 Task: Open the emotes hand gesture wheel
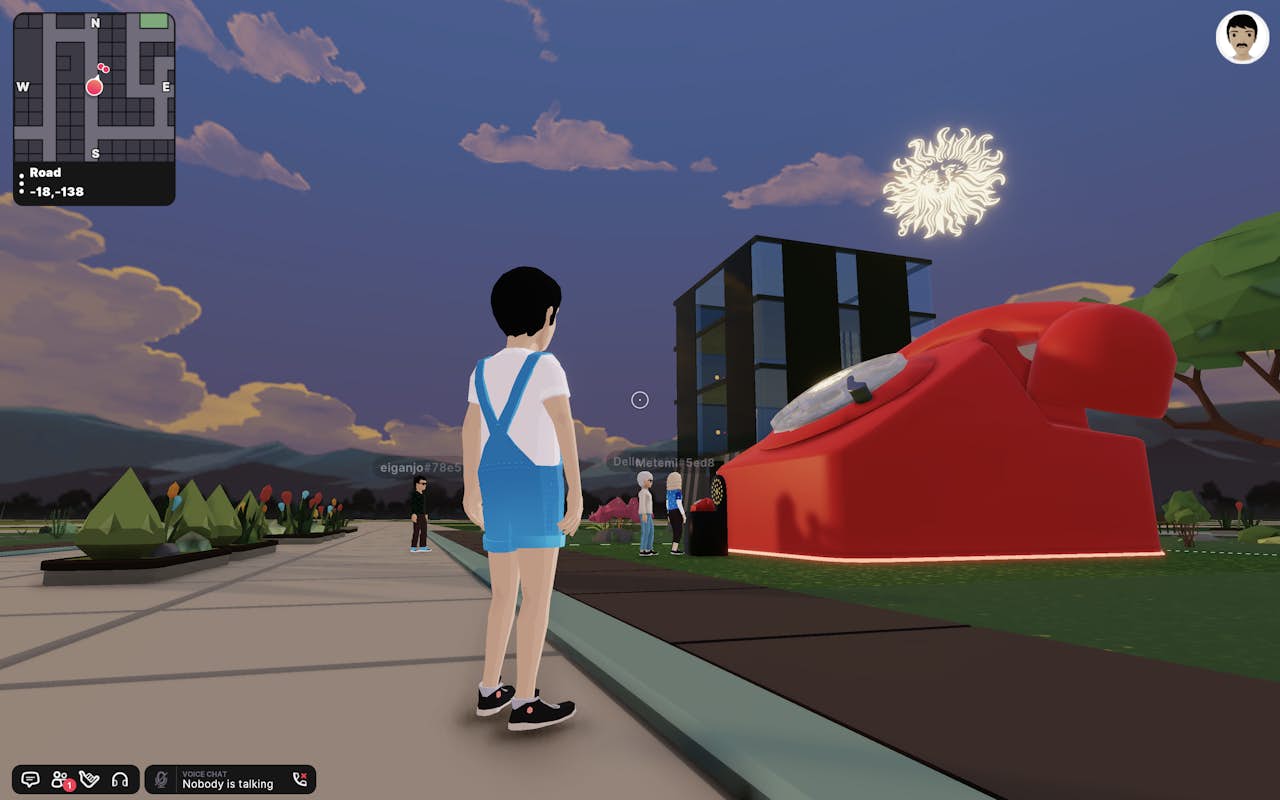(x=90, y=779)
